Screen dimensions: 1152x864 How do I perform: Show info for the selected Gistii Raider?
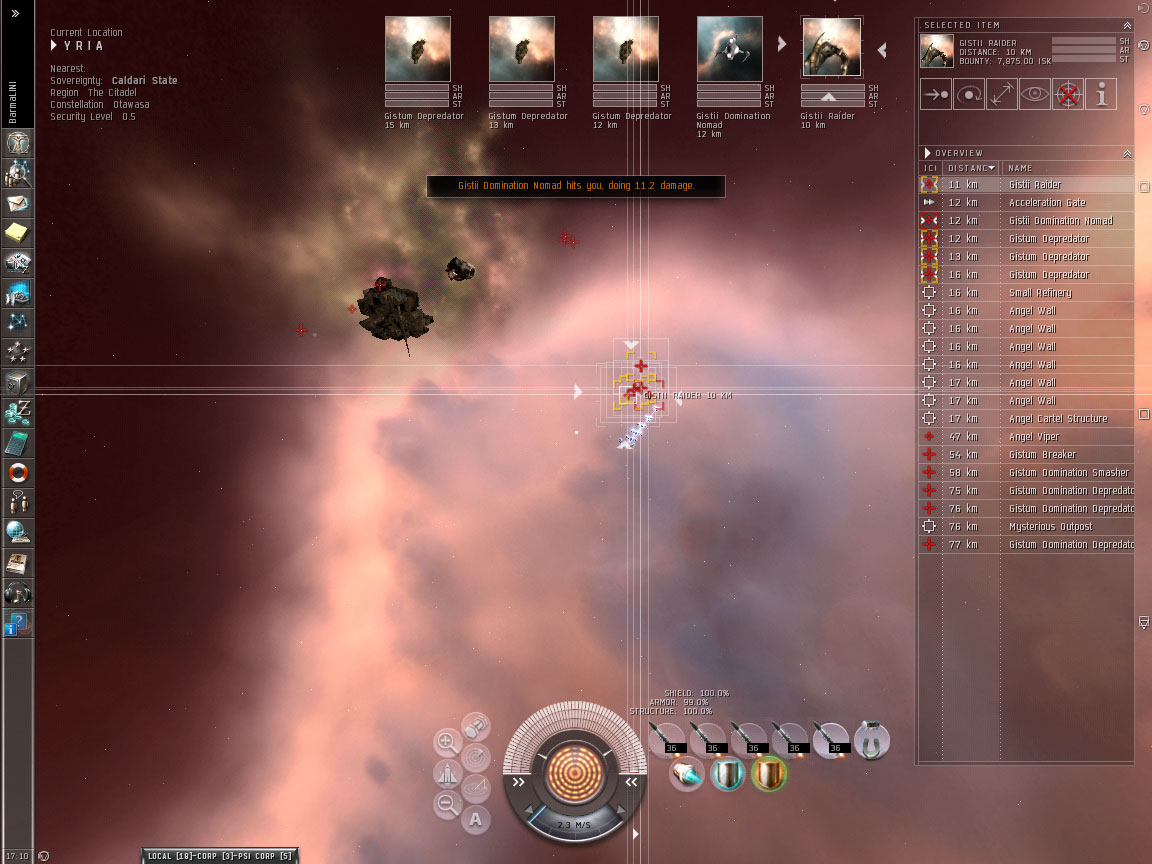1101,94
